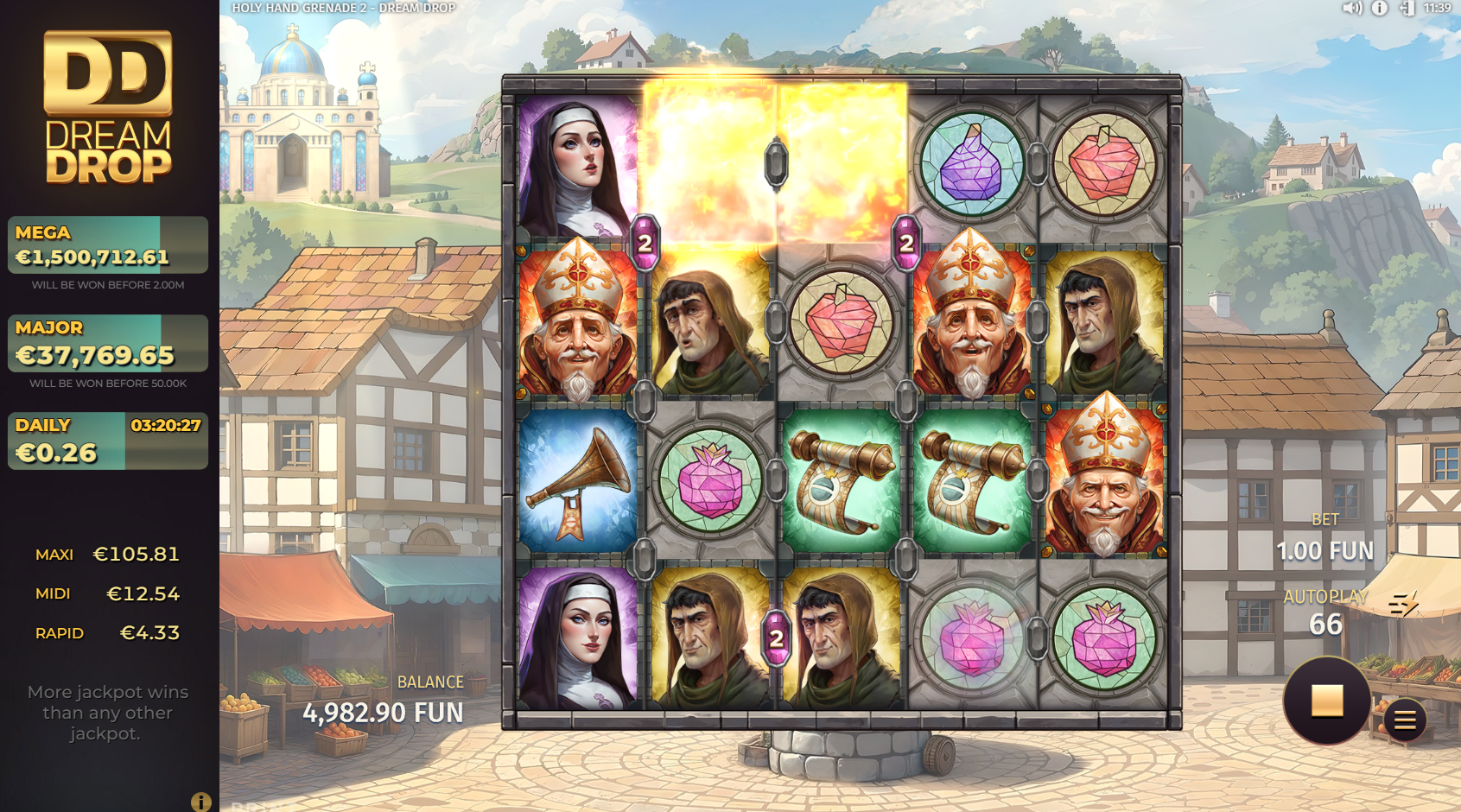The height and width of the screenshot is (812, 1461).
Task: View the Daily jackpot panel
Action: tap(108, 441)
